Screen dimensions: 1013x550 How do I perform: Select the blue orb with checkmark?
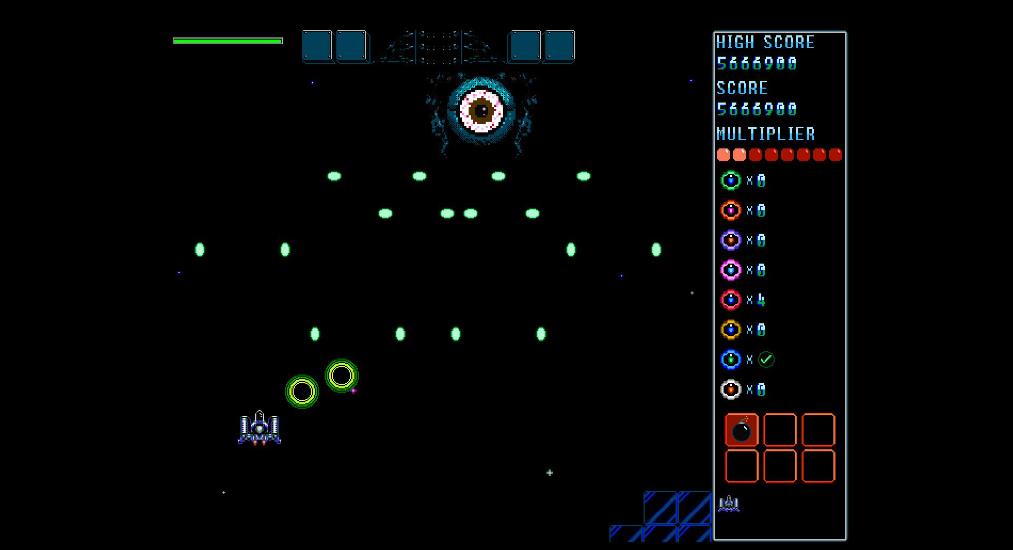[731, 360]
